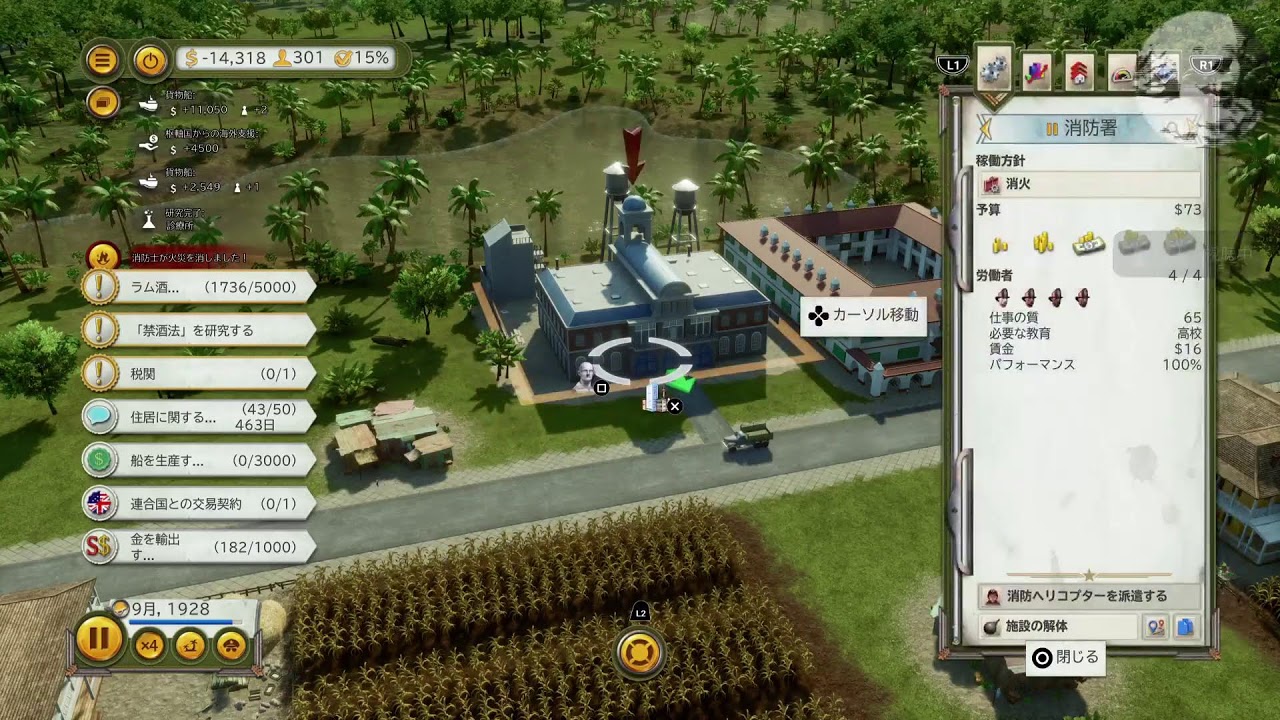Select the 金を輸出す (182/1000) export task
This screenshot has width=1280, height=720.
200,547
